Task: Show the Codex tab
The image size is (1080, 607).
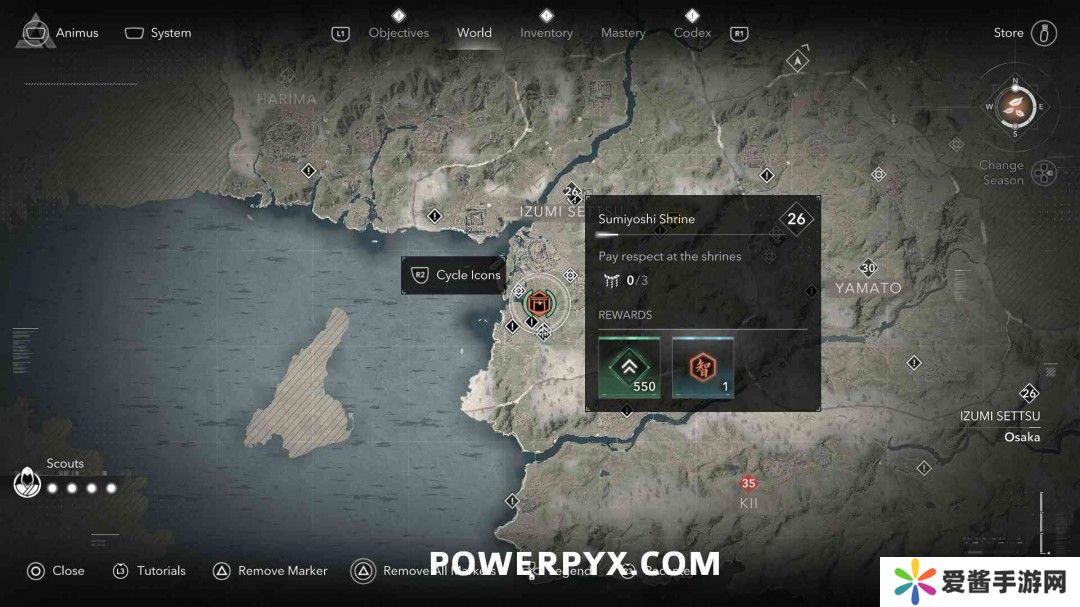Action: tap(692, 32)
